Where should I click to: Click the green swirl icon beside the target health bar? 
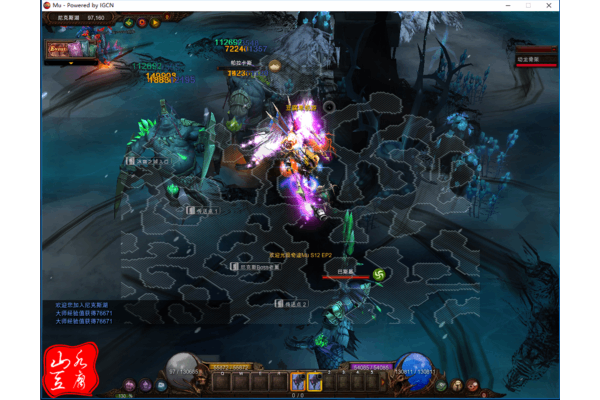coord(379,274)
